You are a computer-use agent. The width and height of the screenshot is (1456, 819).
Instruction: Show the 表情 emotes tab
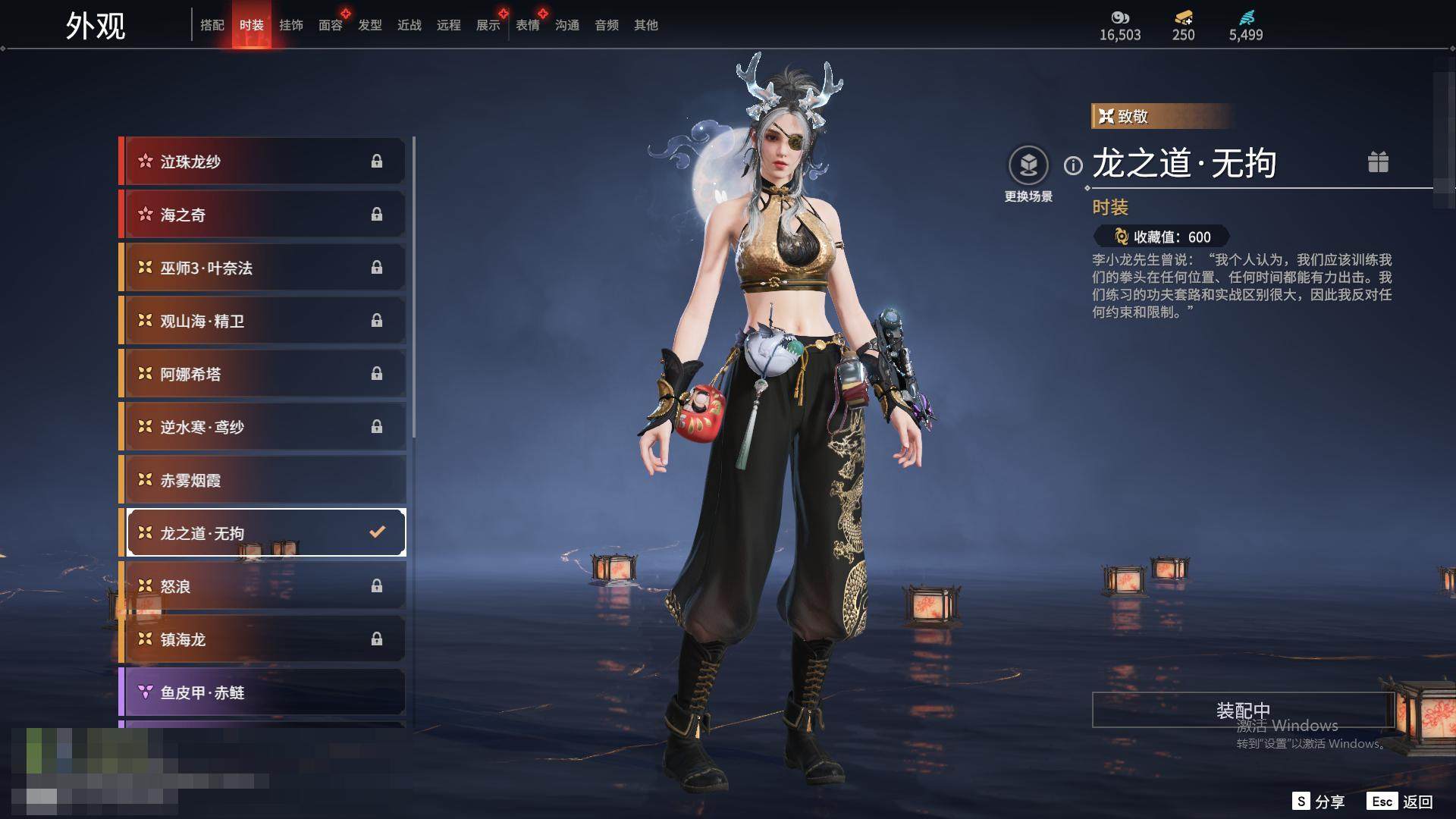click(x=528, y=25)
